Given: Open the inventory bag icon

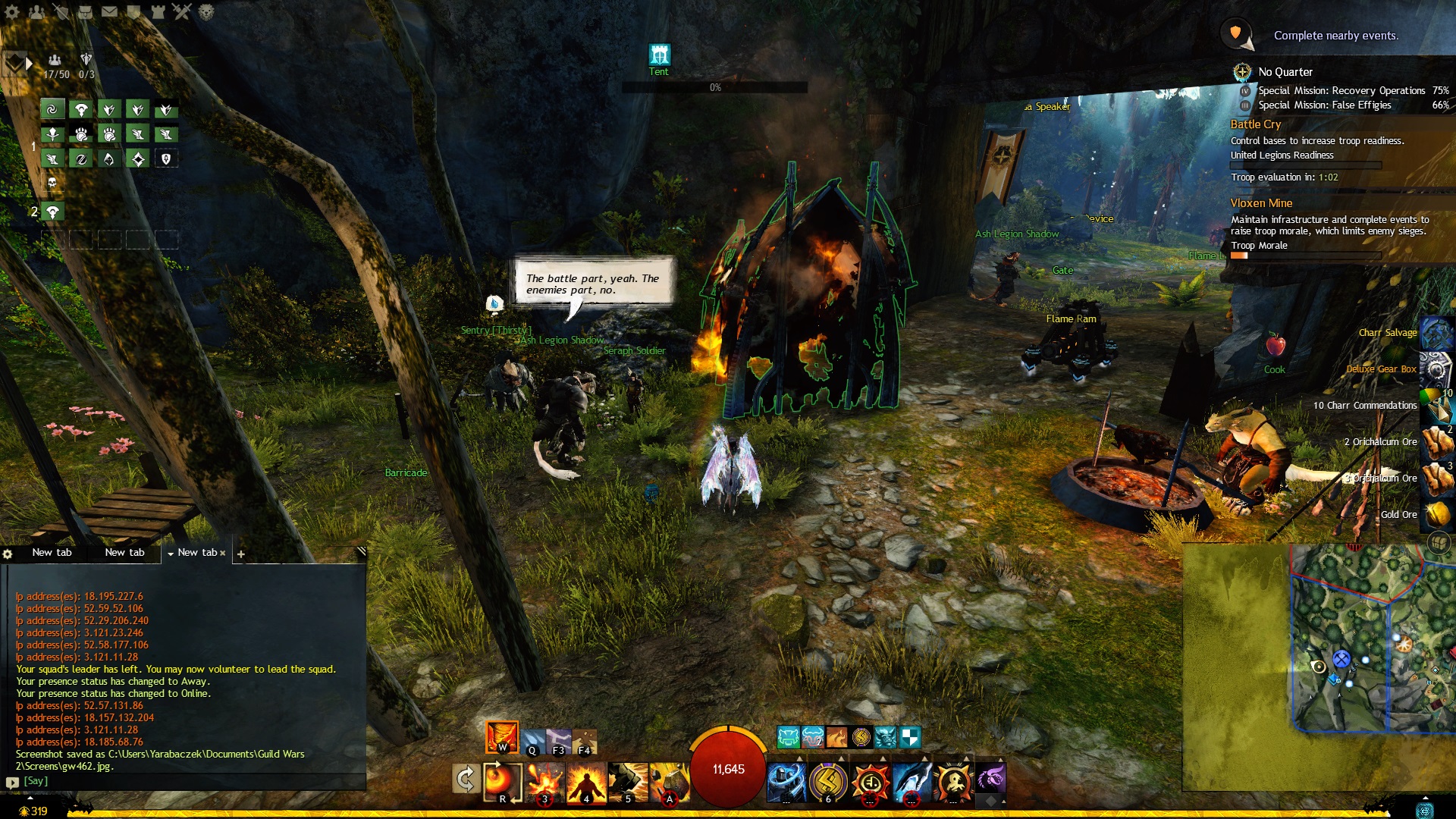Looking at the screenshot, I should point(85,11).
